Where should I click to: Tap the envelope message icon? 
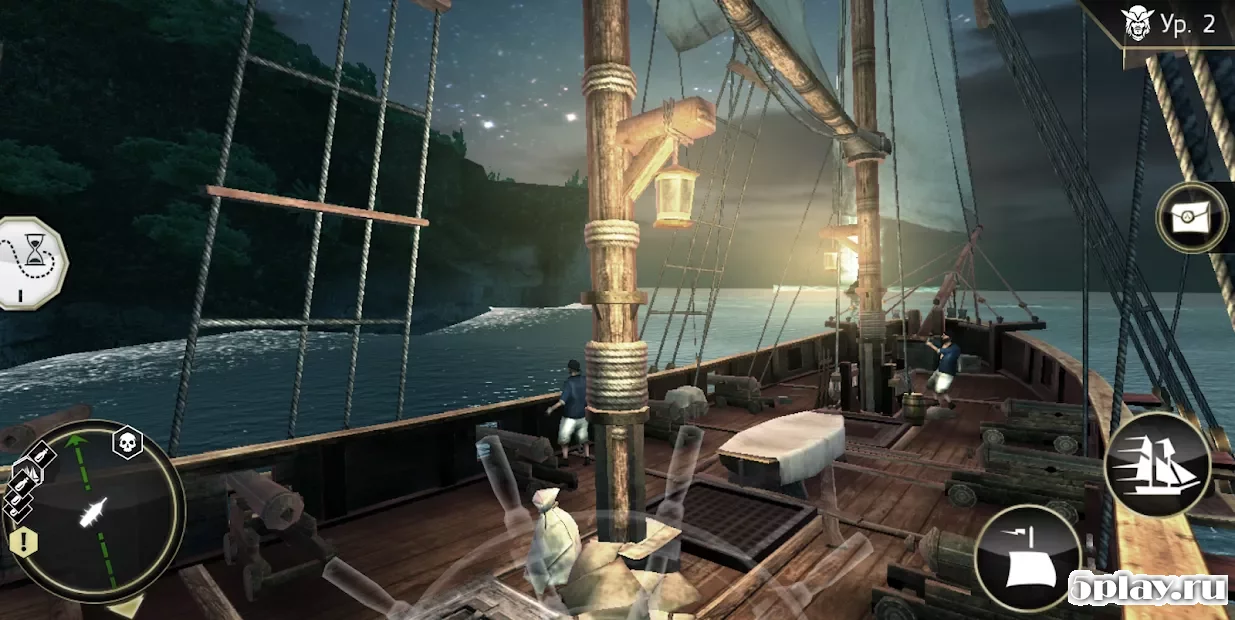click(1191, 216)
